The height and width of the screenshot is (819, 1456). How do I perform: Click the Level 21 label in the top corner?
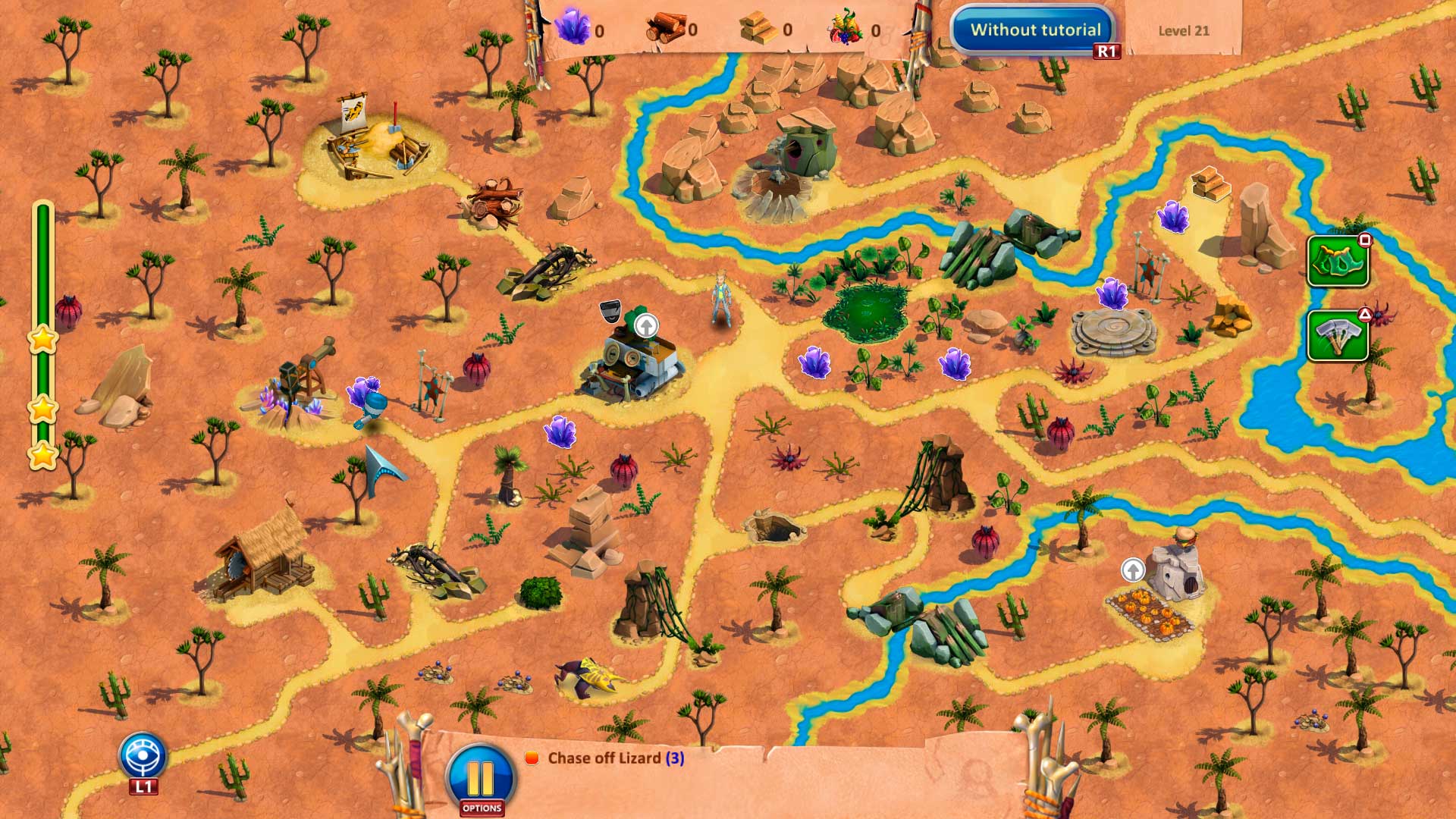point(1184,31)
